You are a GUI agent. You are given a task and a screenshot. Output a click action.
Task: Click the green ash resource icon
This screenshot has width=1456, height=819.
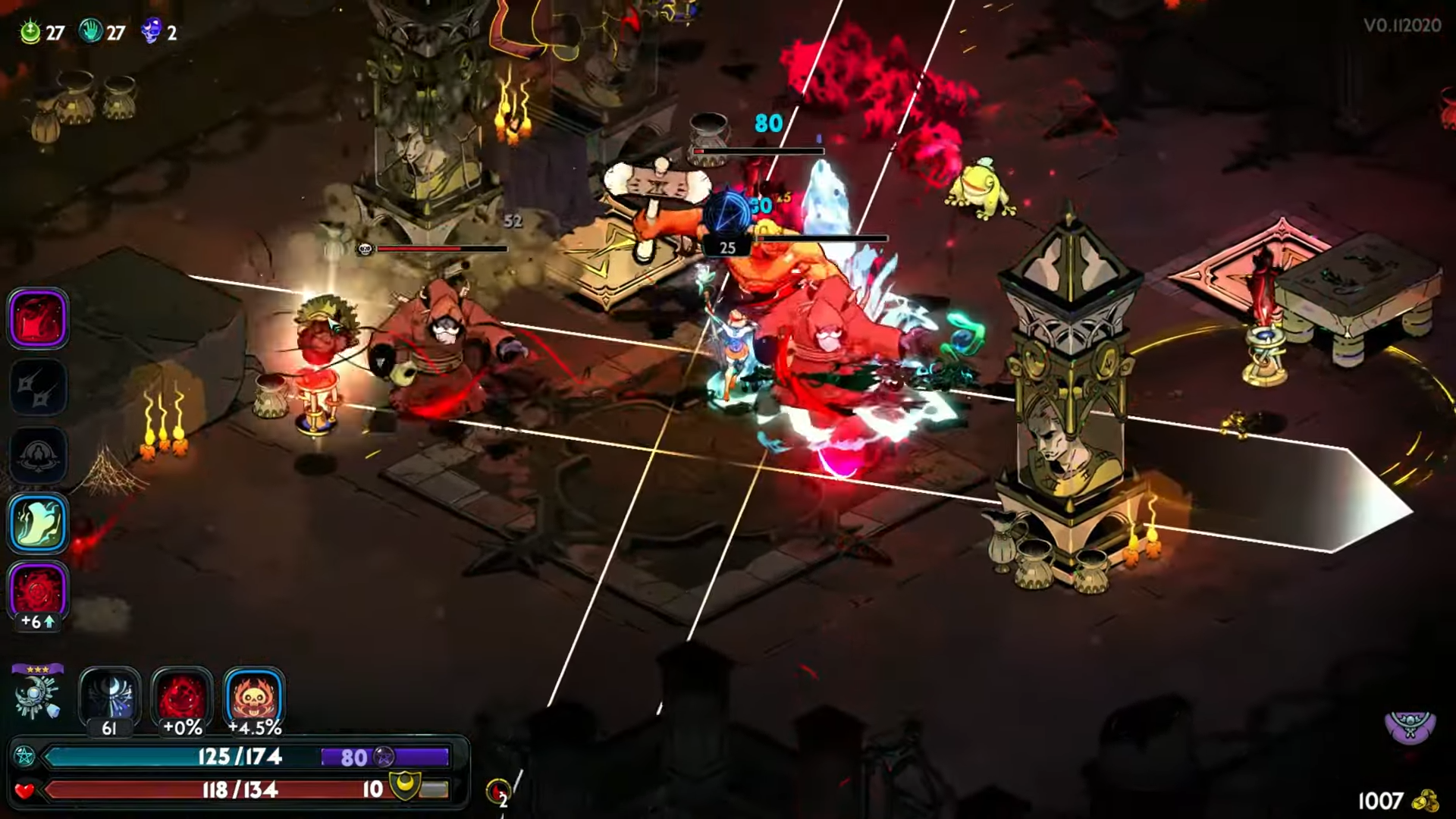(x=30, y=32)
